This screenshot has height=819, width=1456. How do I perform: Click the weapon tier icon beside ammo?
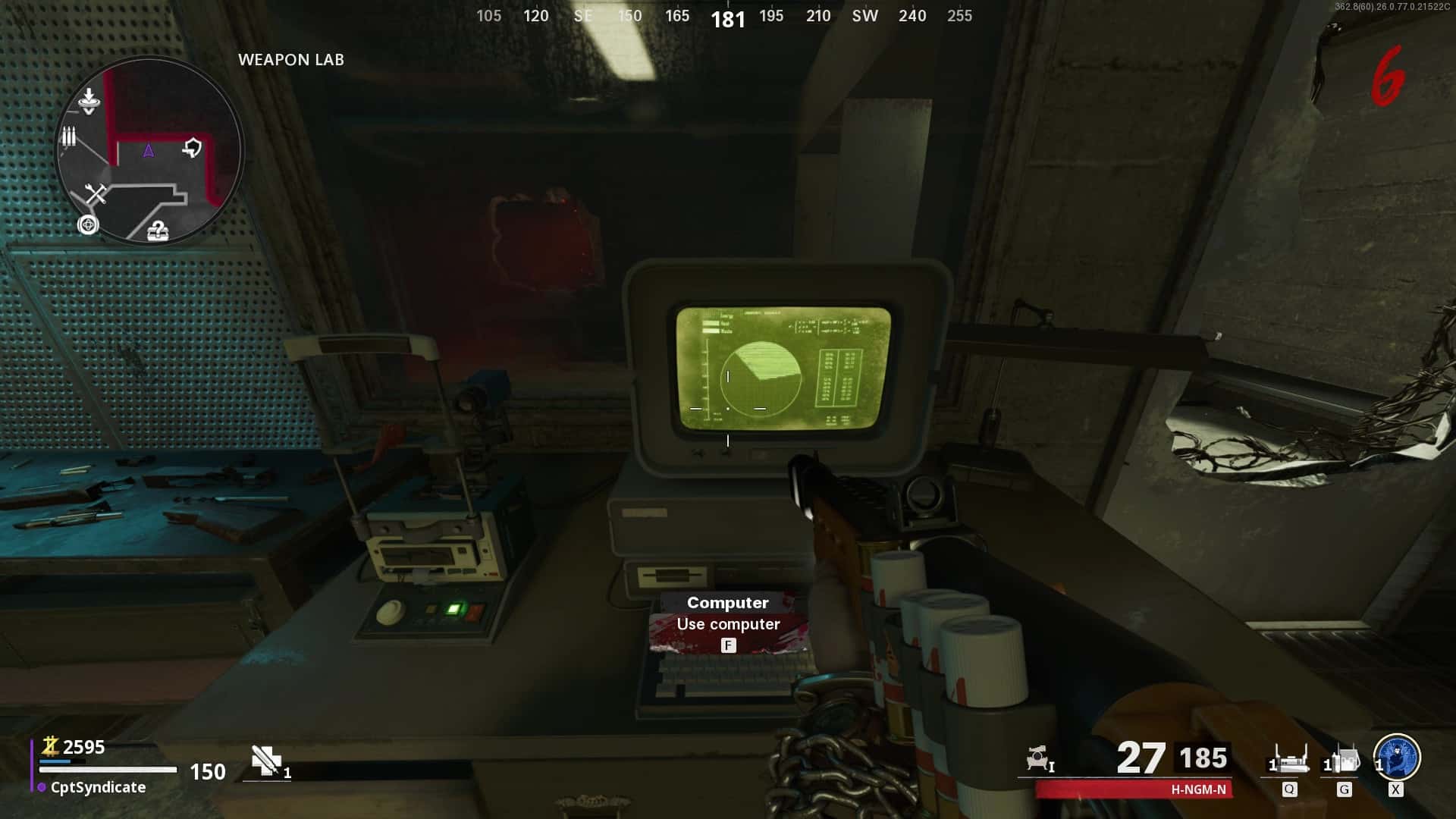click(1039, 758)
